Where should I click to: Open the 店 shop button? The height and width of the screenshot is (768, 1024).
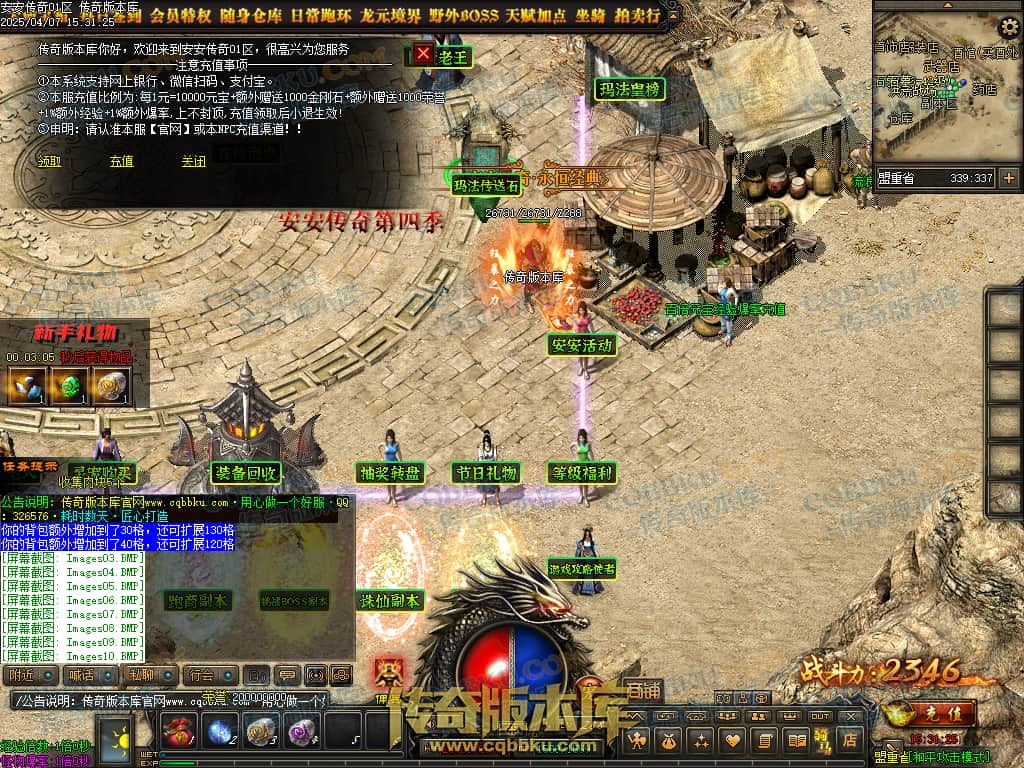(851, 740)
